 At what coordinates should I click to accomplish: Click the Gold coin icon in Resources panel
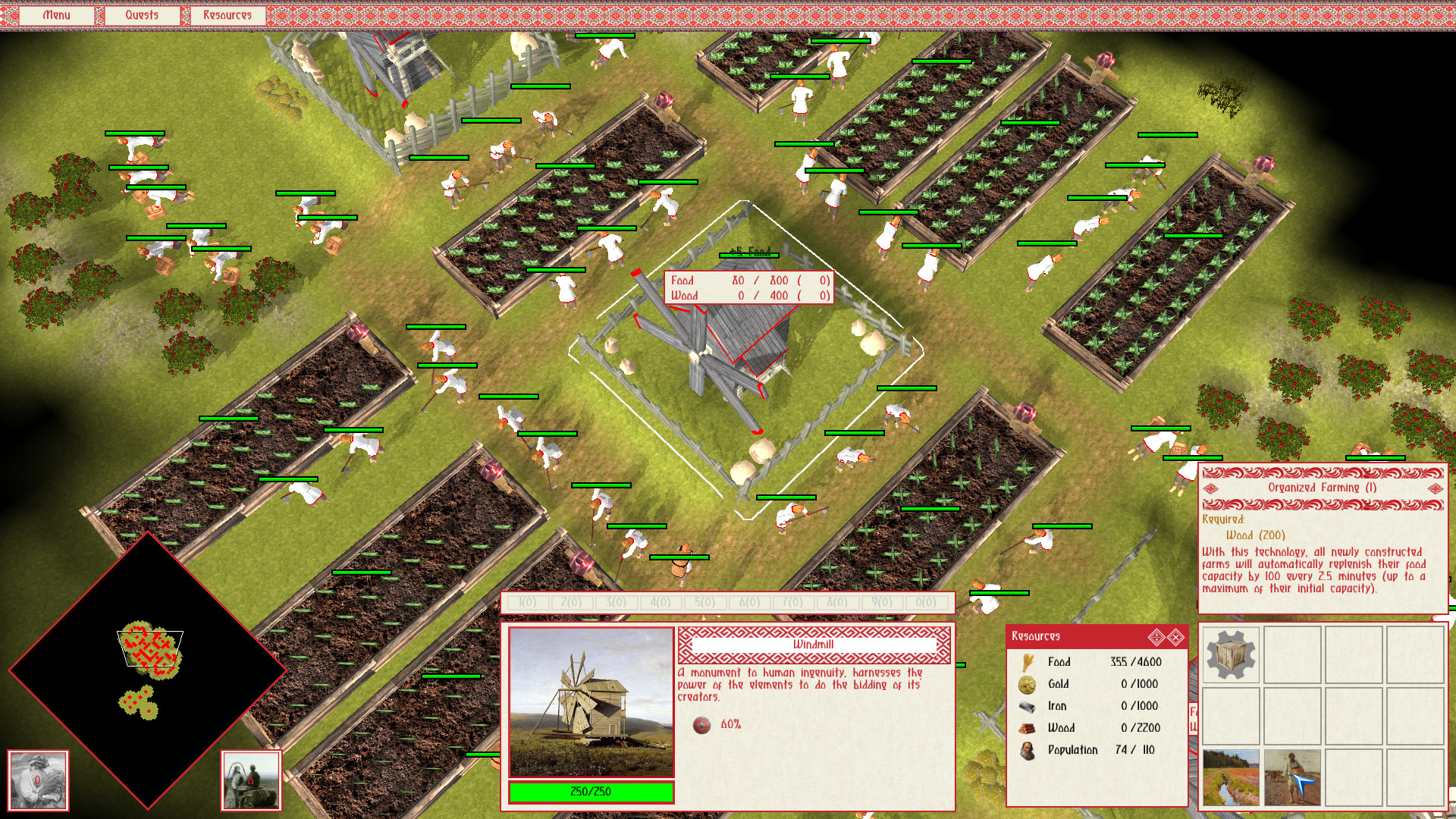coord(1025,684)
